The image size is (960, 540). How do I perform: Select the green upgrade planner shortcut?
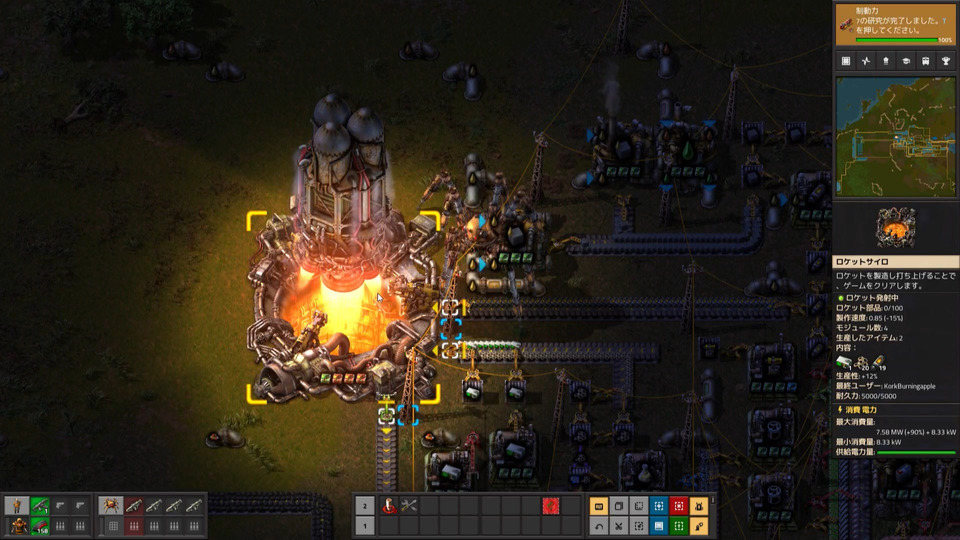pyautogui.click(x=679, y=525)
